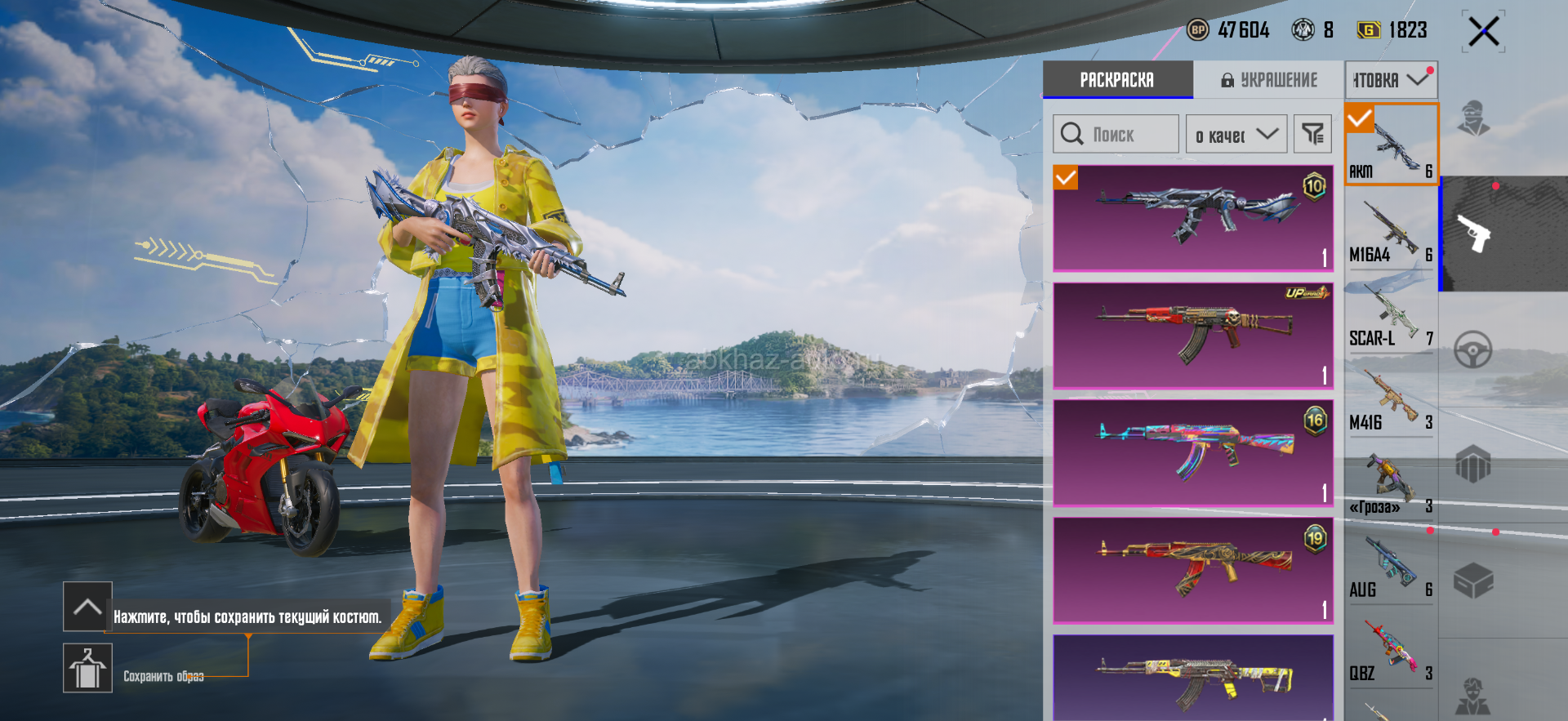
Task: Choose the red-gold skull AKM skin
Action: click(x=1192, y=335)
